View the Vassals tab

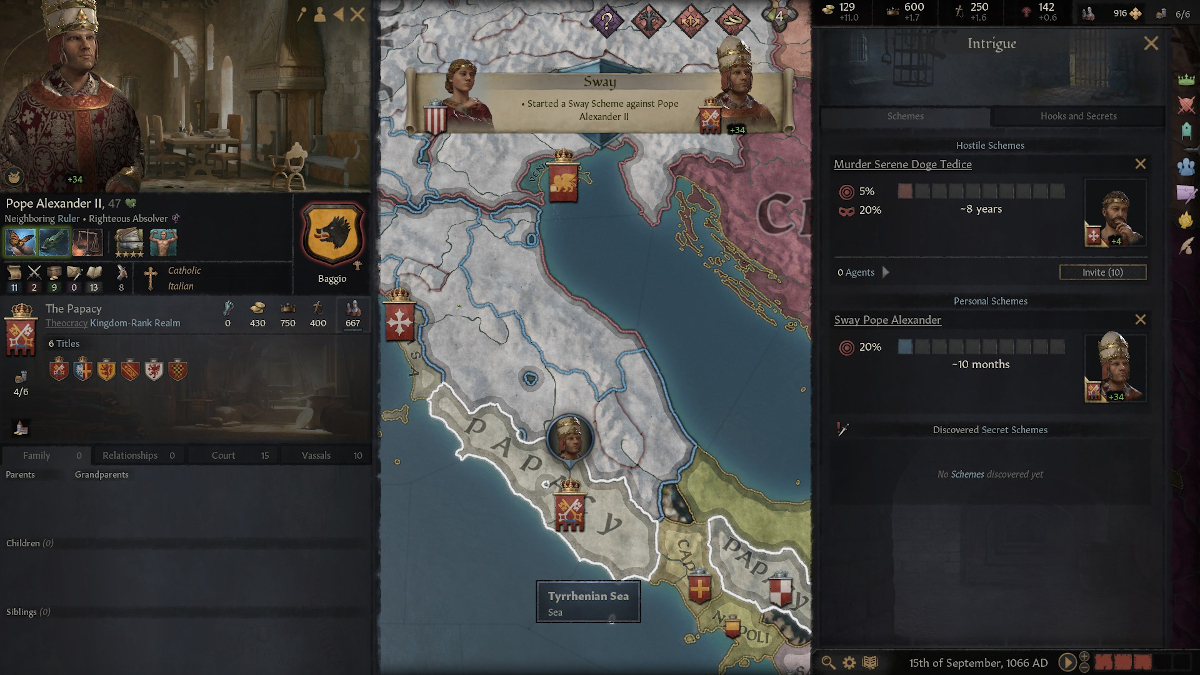[x=317, y=455]
